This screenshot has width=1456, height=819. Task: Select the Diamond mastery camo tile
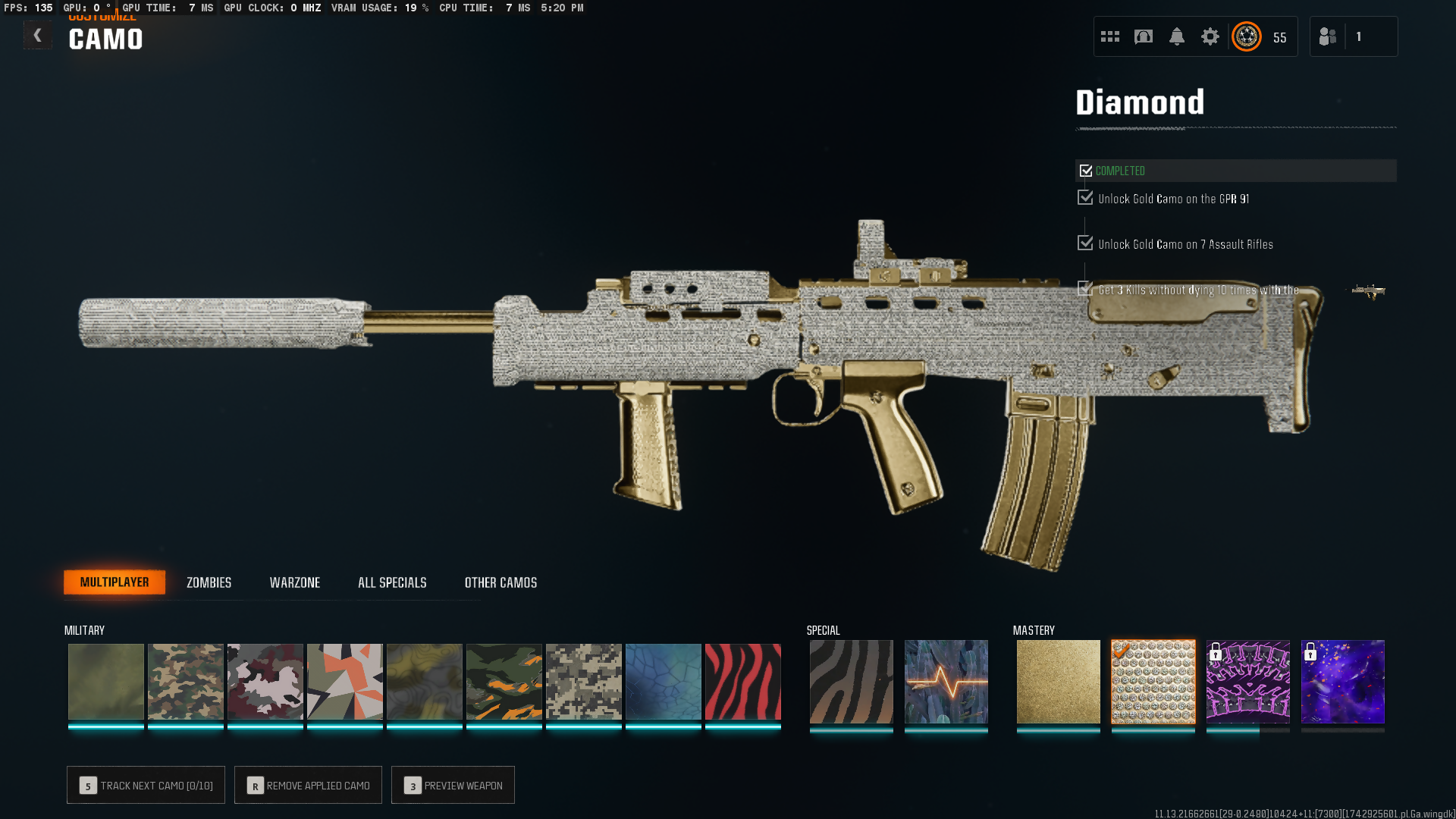[x=1153, y=682]
